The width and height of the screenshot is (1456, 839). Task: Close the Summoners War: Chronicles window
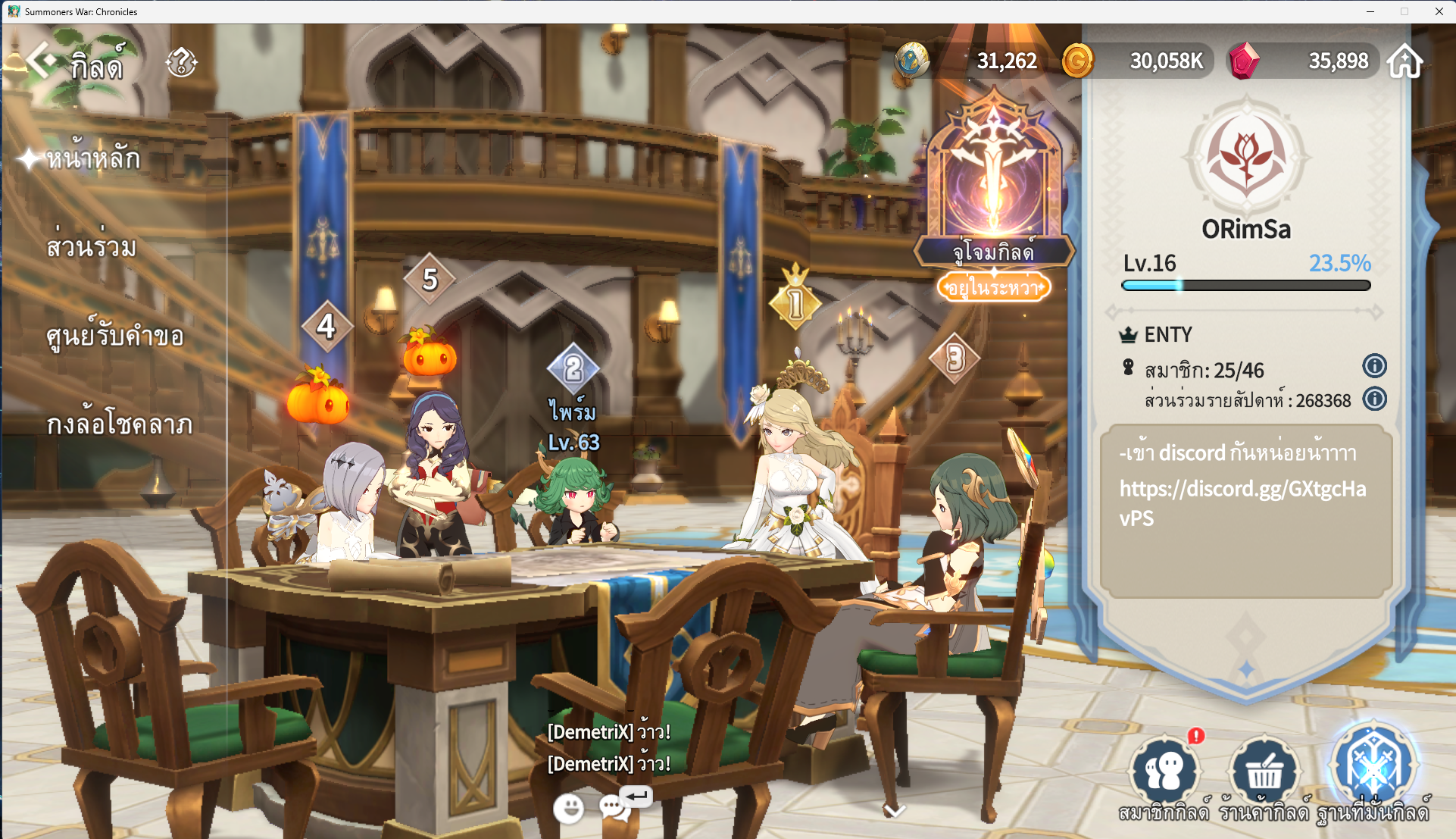click(1439, 11)
